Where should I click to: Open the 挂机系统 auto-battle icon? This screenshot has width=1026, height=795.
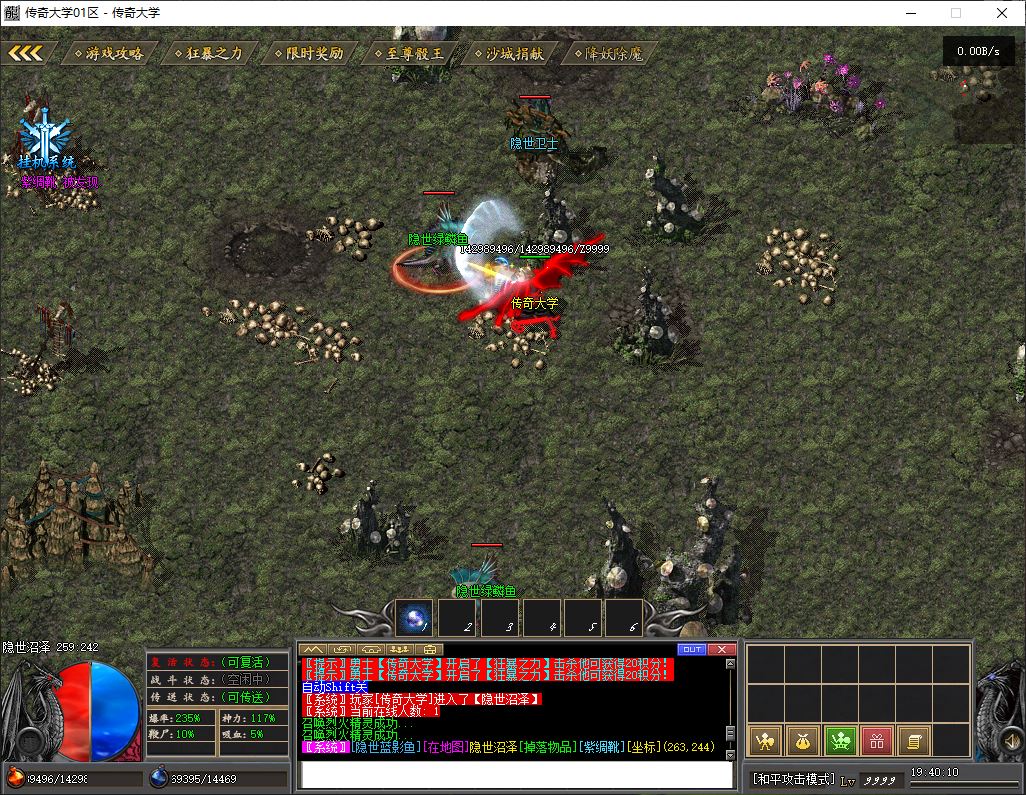(45, 140)
